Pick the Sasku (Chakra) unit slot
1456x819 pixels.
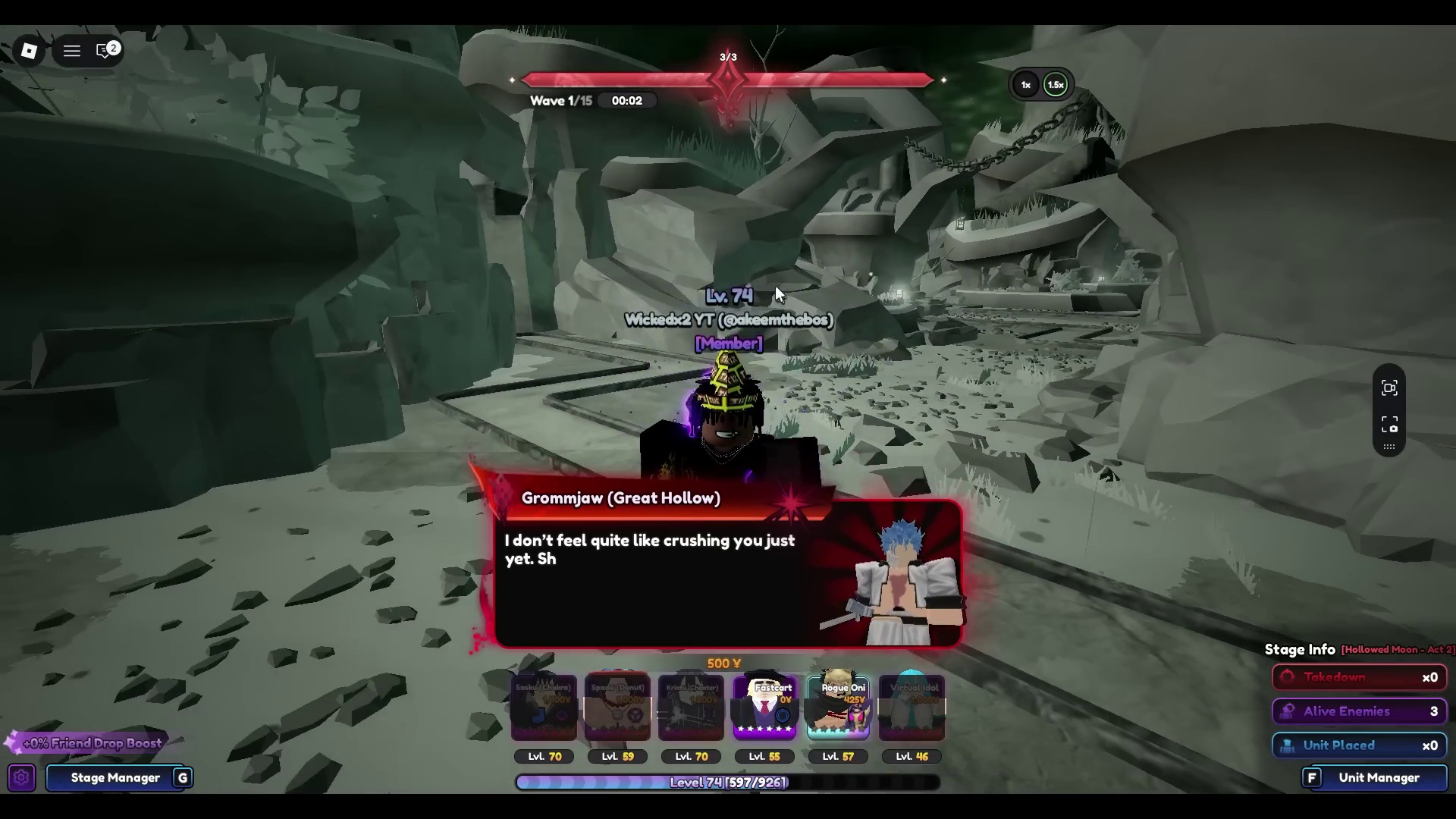pyautogui.click(x=544, y=708)
